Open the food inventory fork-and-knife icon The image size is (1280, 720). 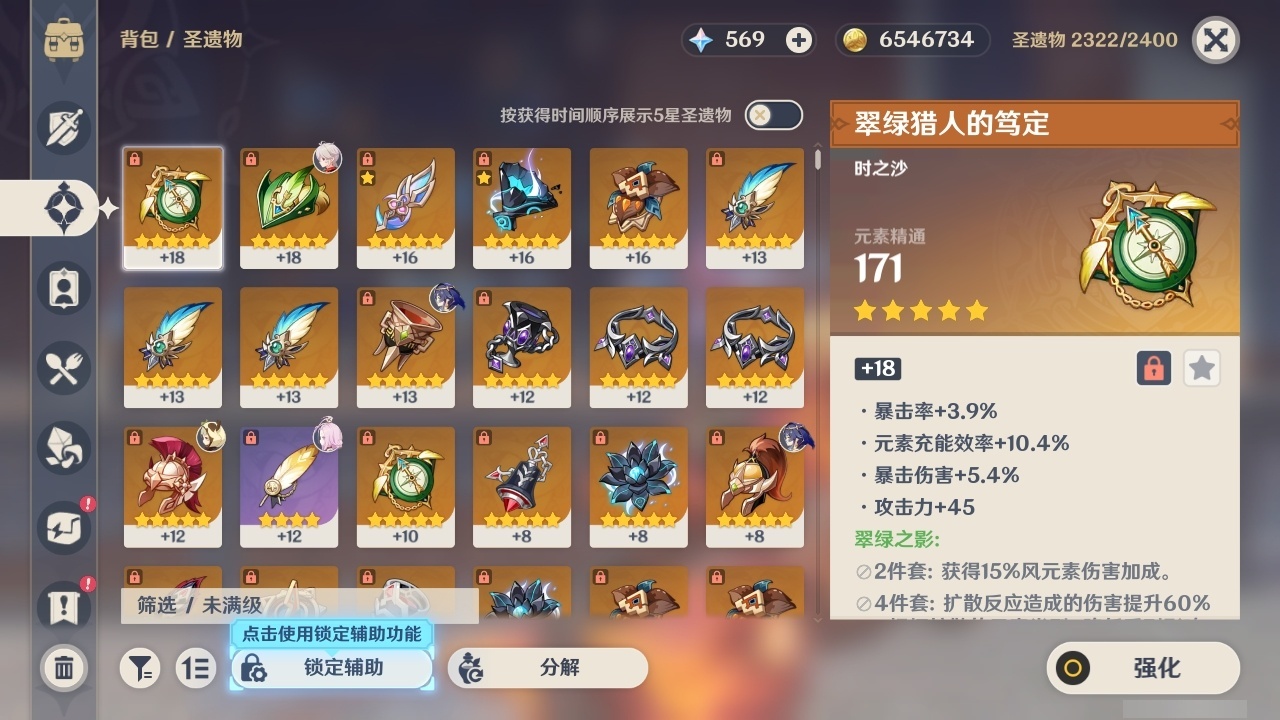coord(63,368)
